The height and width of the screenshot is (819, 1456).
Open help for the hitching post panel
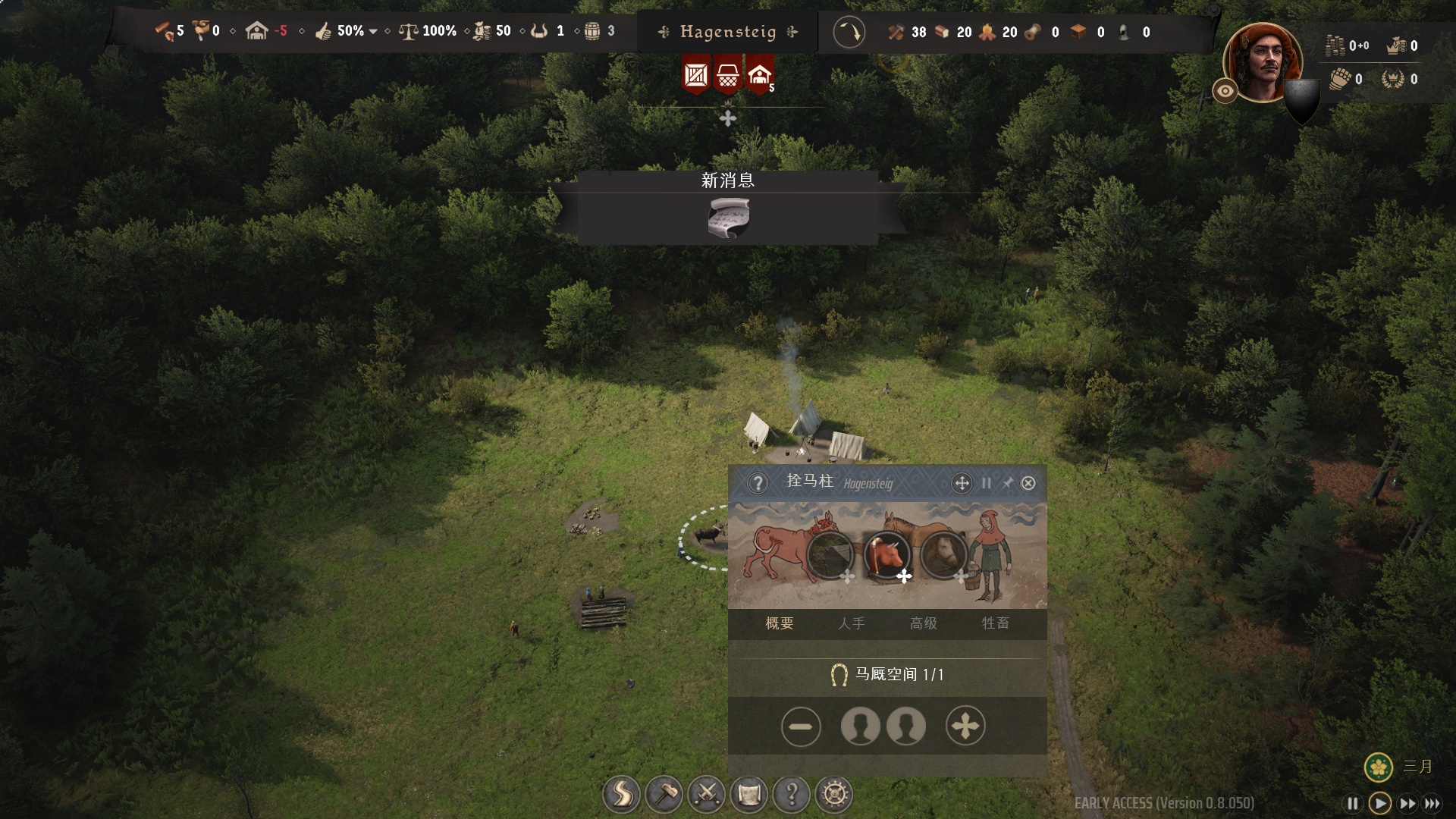click(758, 483)
